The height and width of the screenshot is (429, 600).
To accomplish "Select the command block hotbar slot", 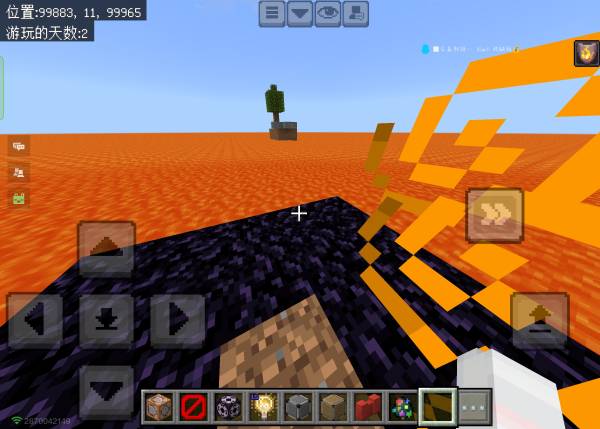I will (x=159, y=407).
